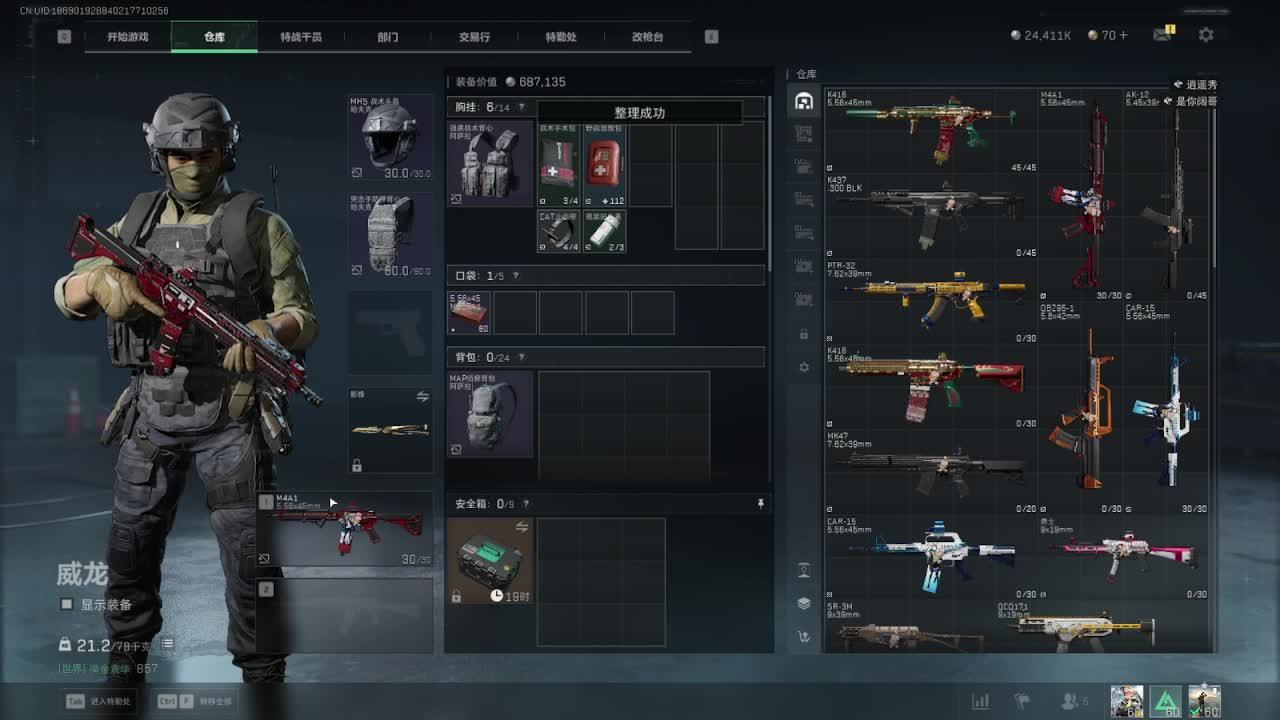Go to the 部门 tab
The image size is (1280, 720).
[x=388, y=37]
